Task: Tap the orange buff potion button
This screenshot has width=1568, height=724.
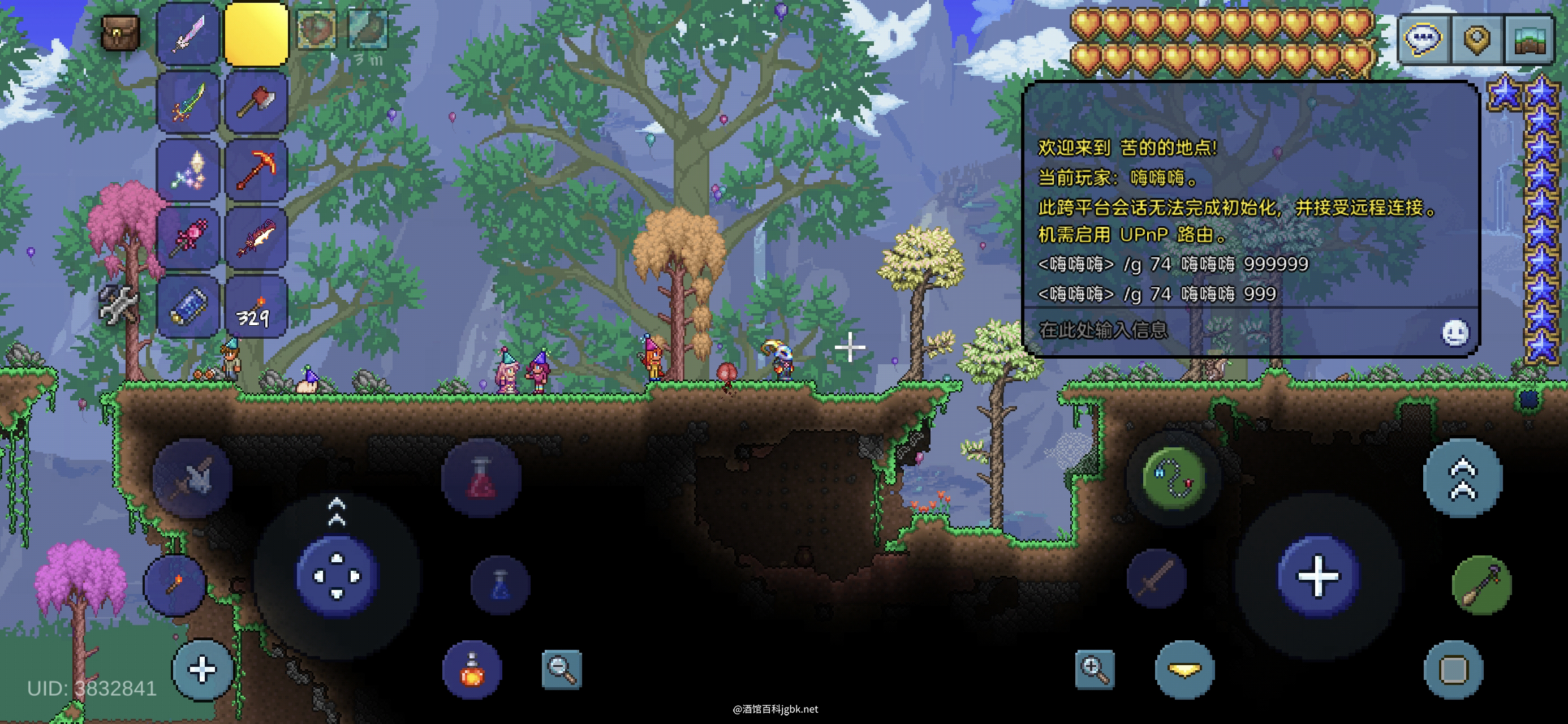Action: (472, 669)
